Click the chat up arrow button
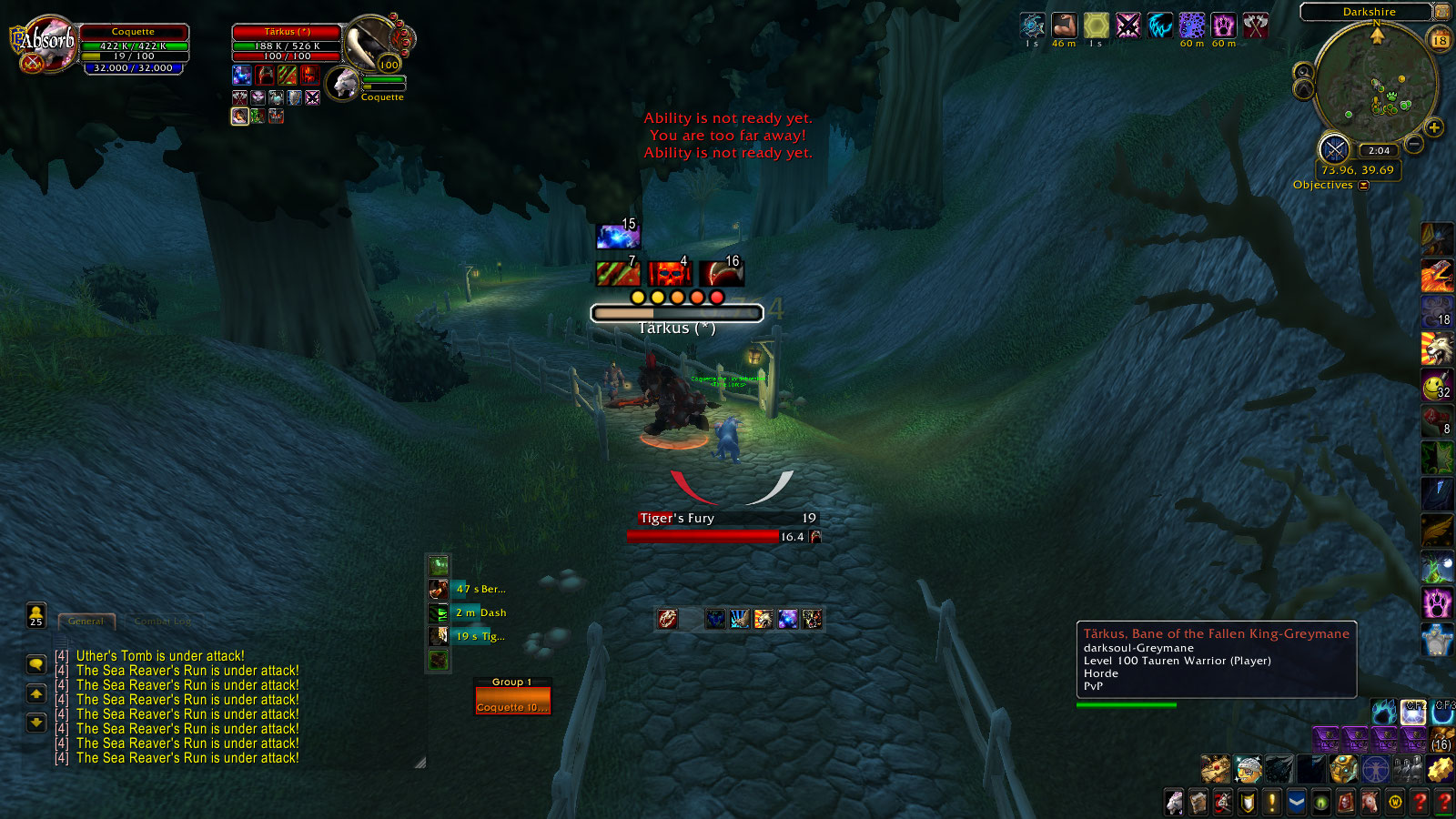Viewport: 1456px width, 819px height. 36,693
